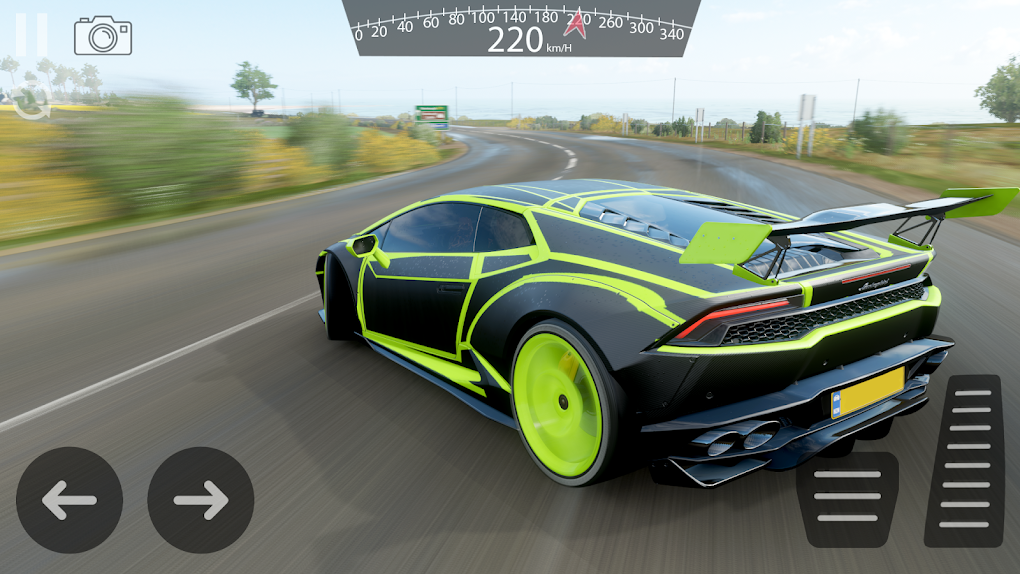Screen dimensions: 1020x574
Task: Steer left with the left arrow button
Action: [69, 500]
